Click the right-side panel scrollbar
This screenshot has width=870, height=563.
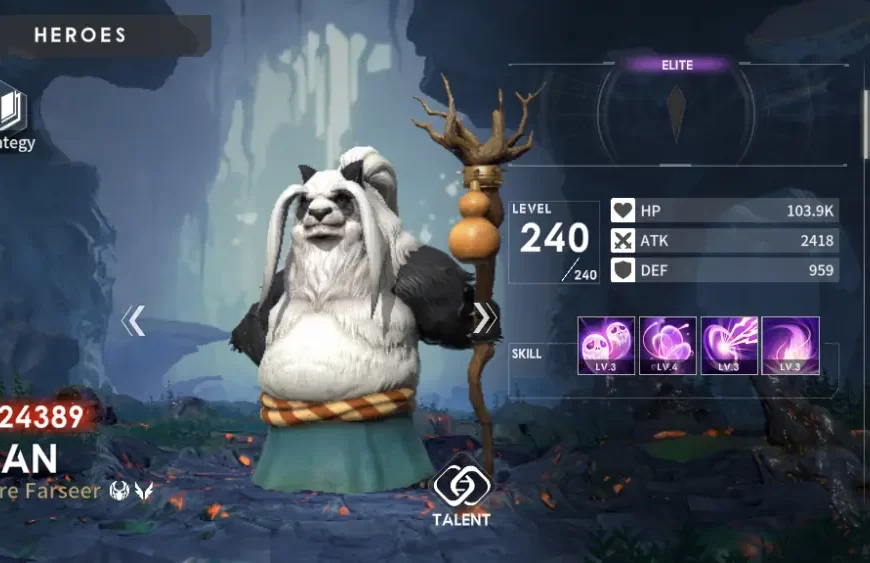point(865,125)
